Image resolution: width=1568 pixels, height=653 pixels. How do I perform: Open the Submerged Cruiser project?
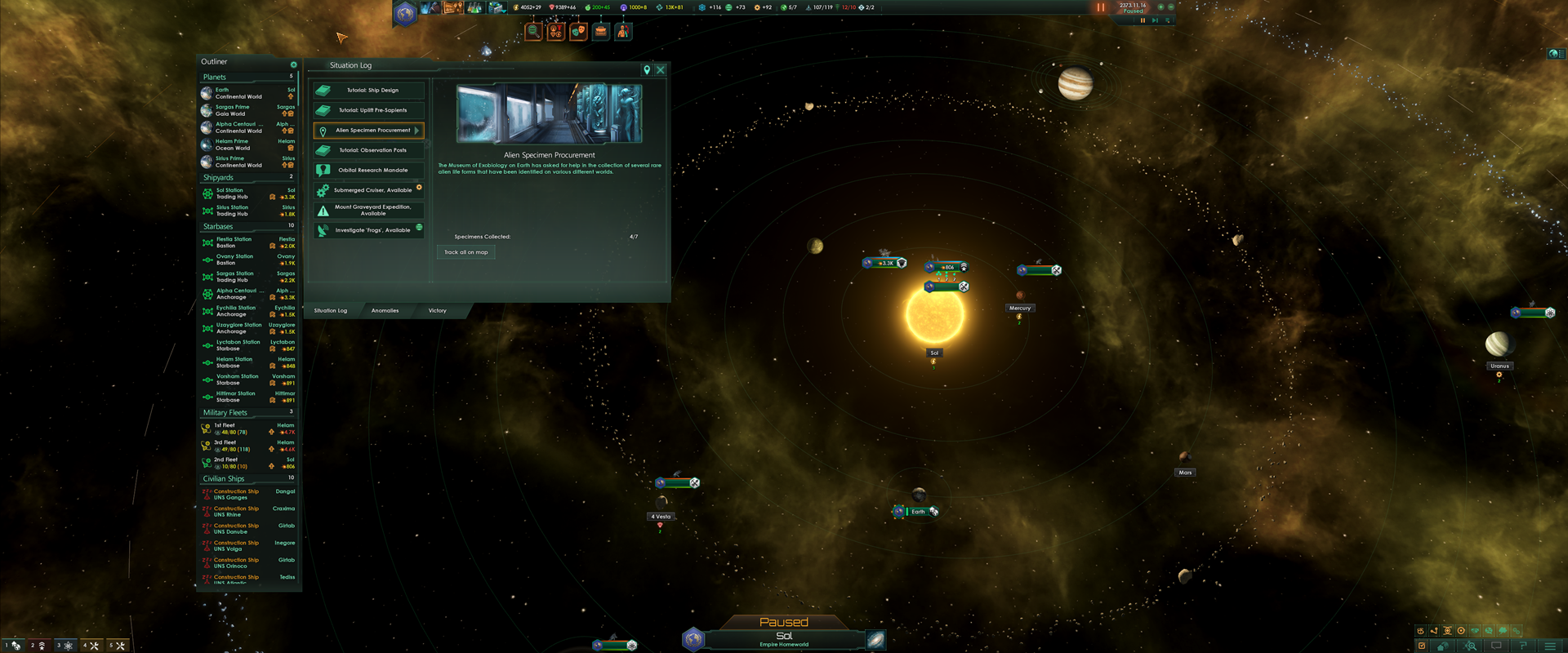(x=369, y=190)
